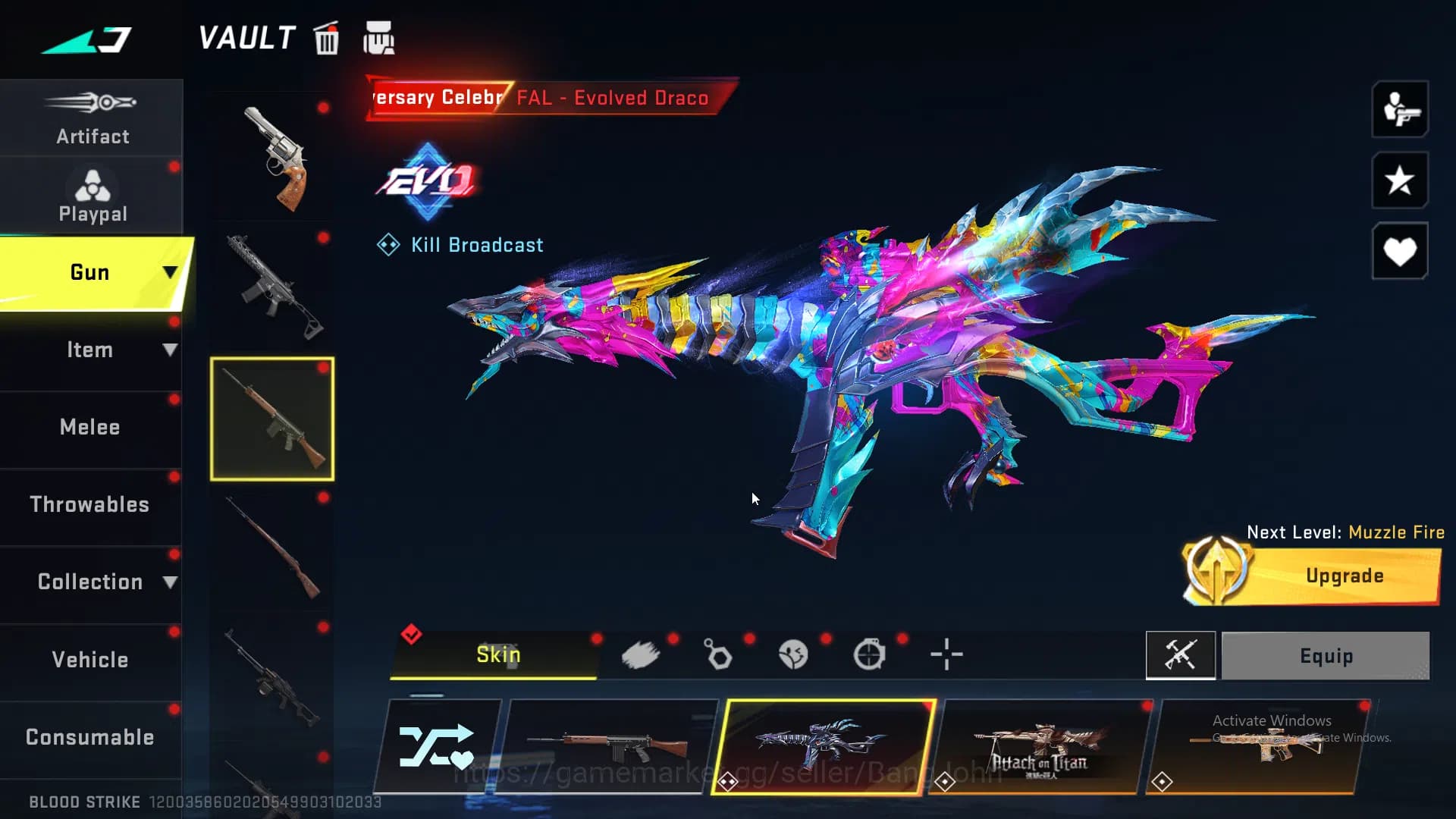The height and width of the screenshot is (819, 1456).
Task: Activate the random skin shuffle tile
Action: click(437, 747)
